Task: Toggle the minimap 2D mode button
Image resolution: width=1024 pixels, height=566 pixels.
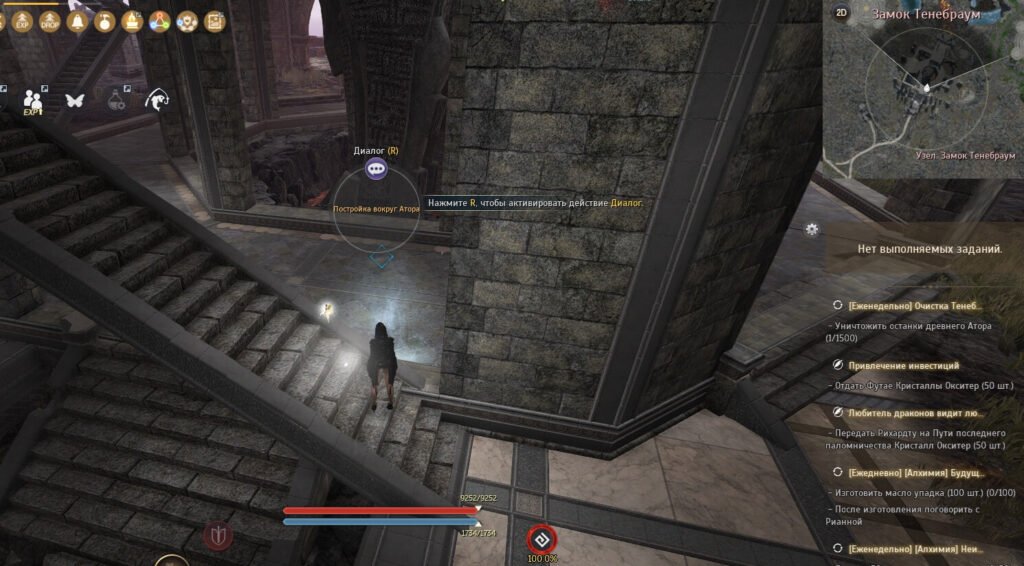Action: [841, 13]
